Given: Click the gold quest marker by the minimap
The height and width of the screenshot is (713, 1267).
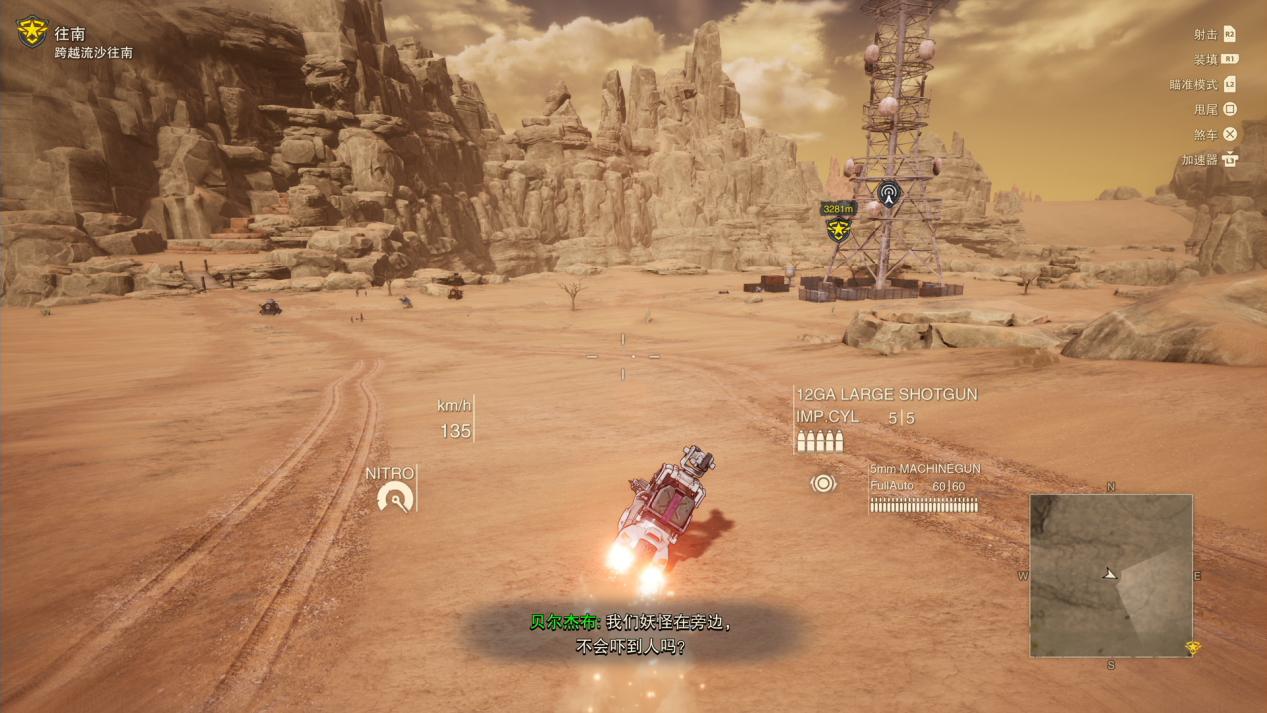Looking at the screenshot, I should (x=1192, y=648).
